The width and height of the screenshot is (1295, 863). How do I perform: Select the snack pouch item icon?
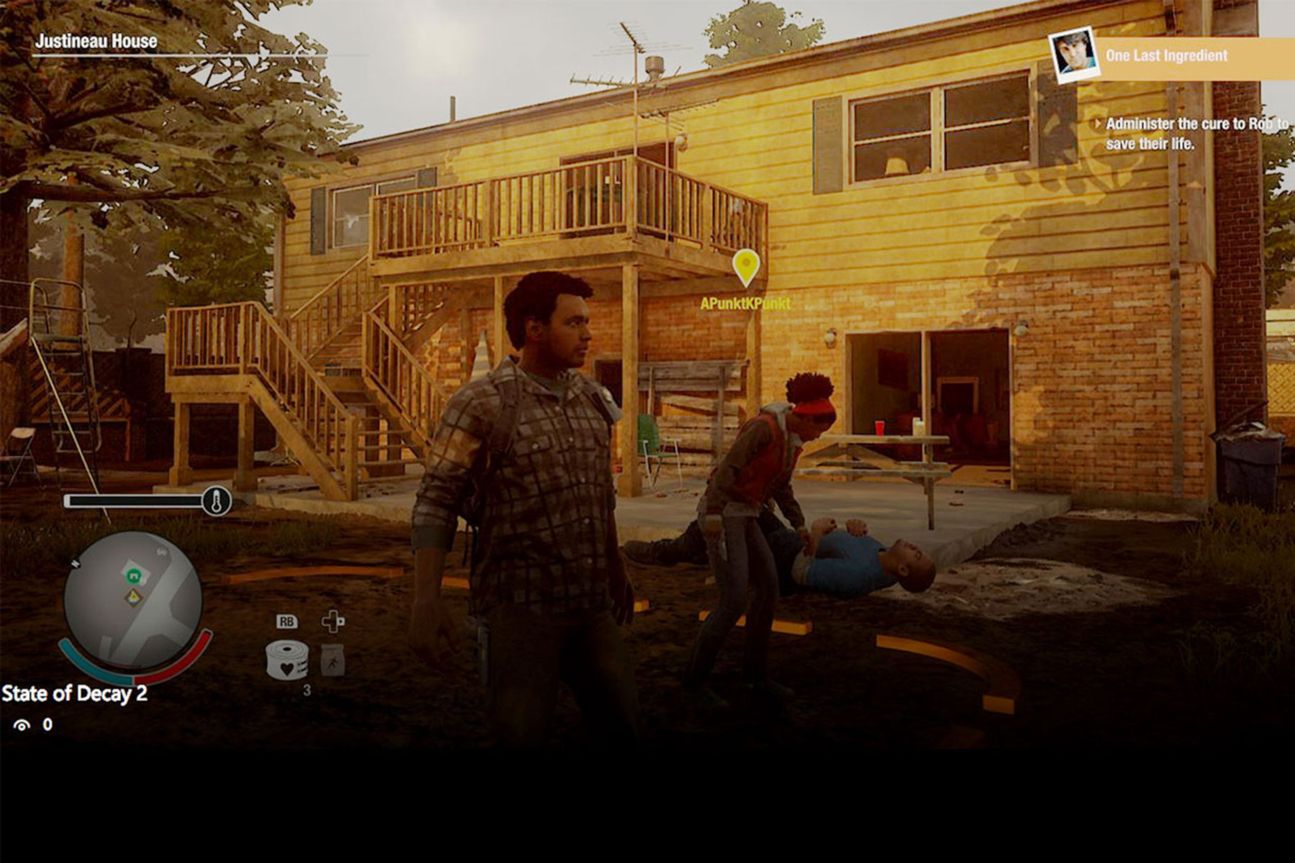(x=332, y=660)
